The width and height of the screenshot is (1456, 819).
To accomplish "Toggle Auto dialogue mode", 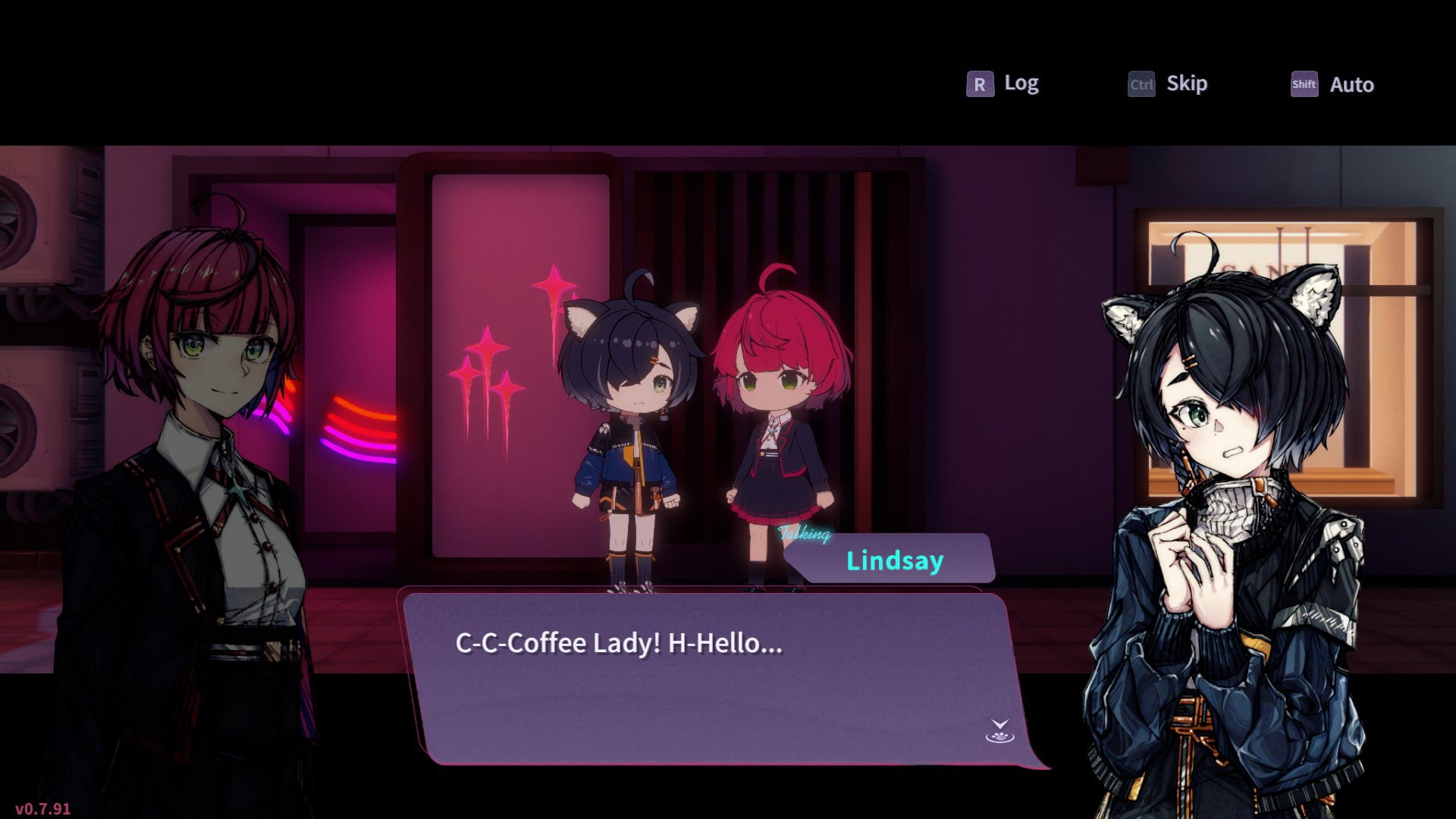I will point(1332,84).
